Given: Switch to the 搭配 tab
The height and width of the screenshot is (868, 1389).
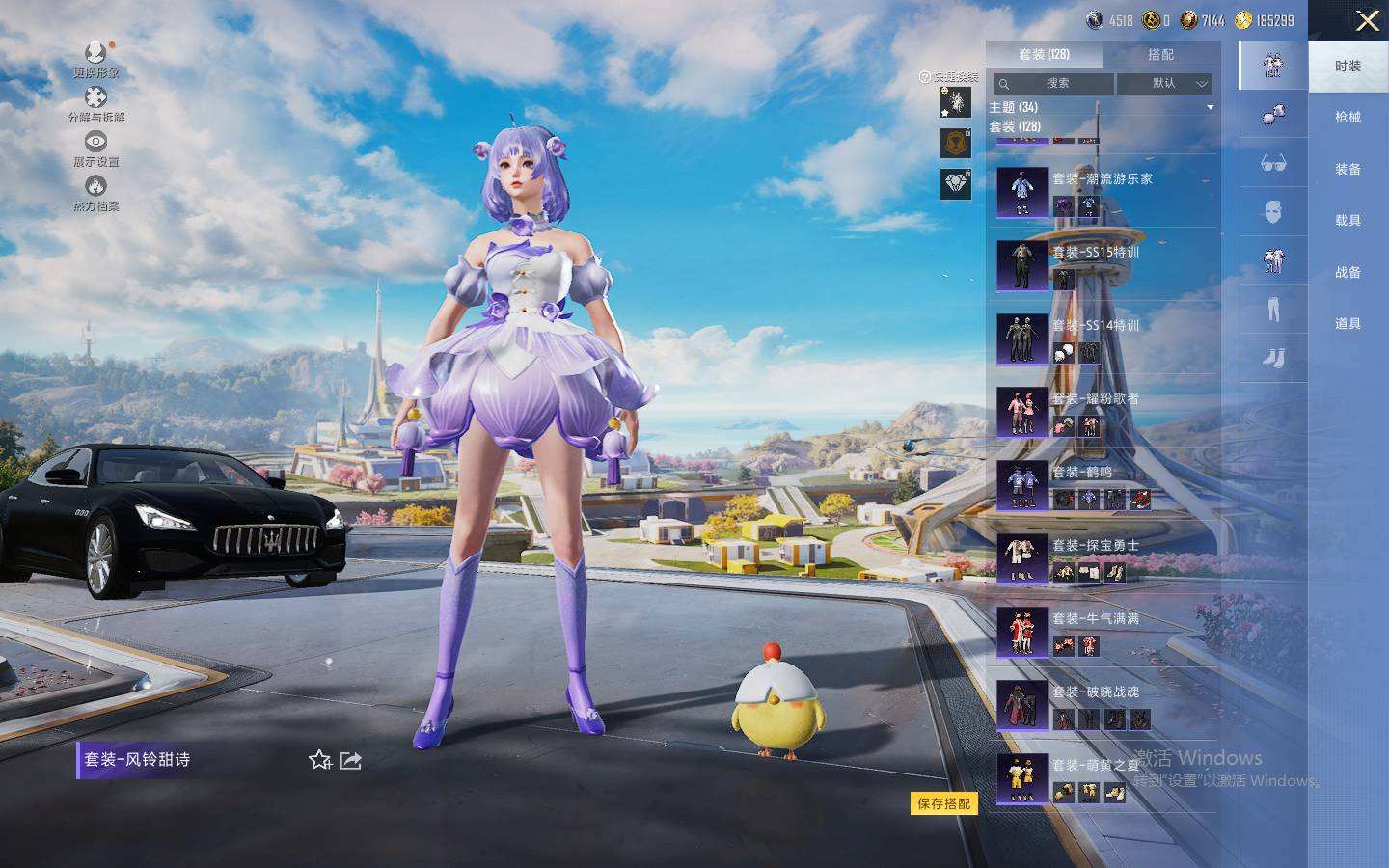Looking at the screenshot, I should [x=1160, y=55].
